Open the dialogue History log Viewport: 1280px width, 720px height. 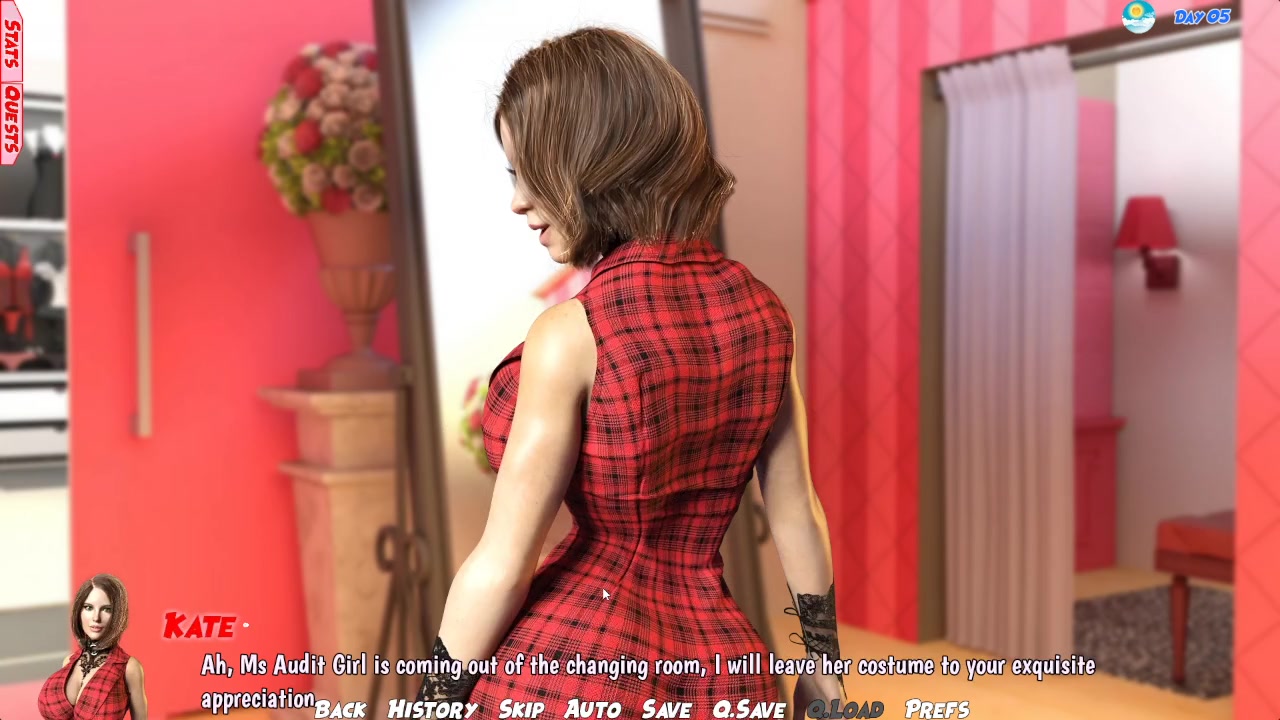point(432,709)
